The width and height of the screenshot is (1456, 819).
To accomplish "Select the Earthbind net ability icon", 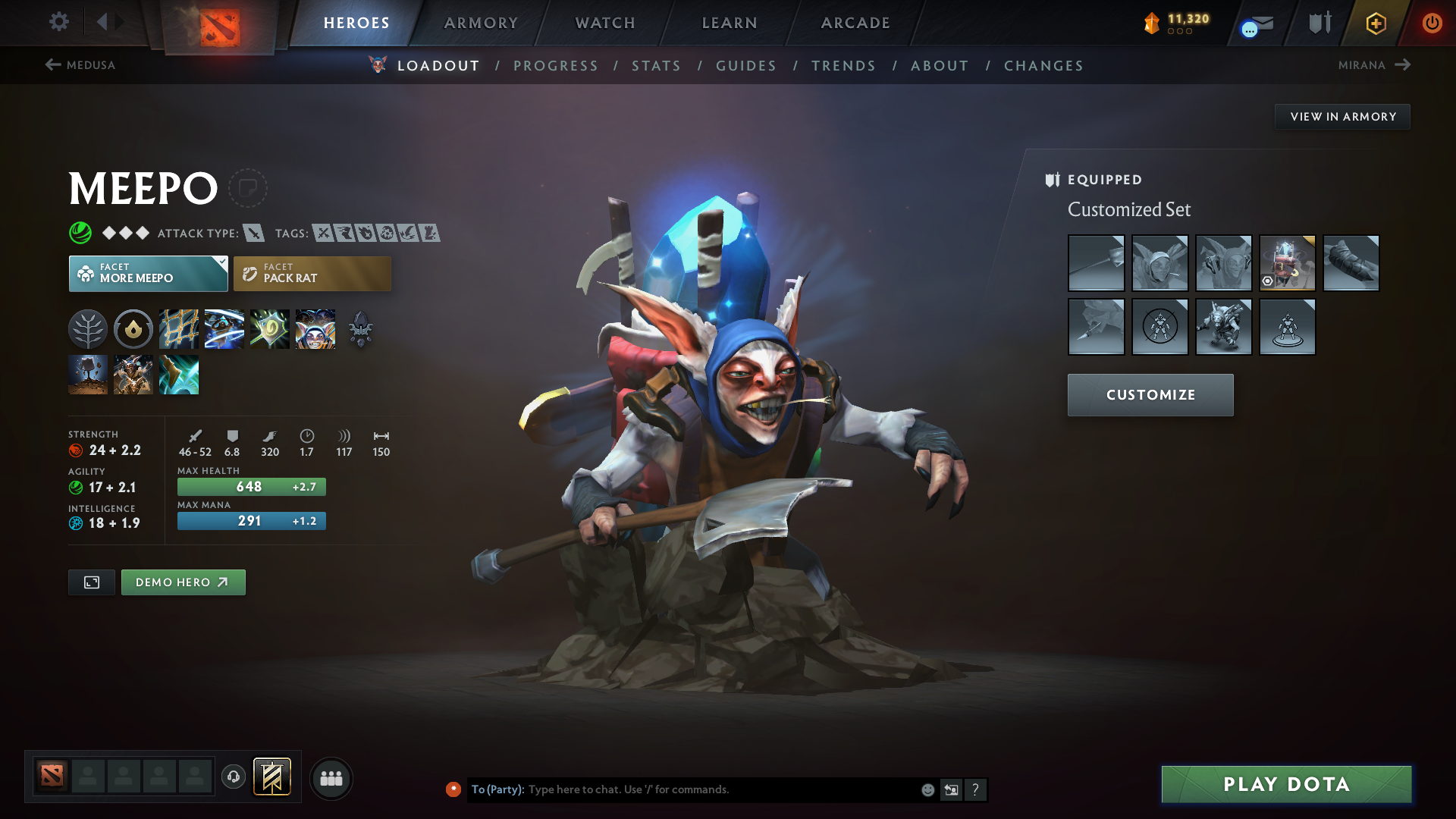I will [x=179, y=329].
